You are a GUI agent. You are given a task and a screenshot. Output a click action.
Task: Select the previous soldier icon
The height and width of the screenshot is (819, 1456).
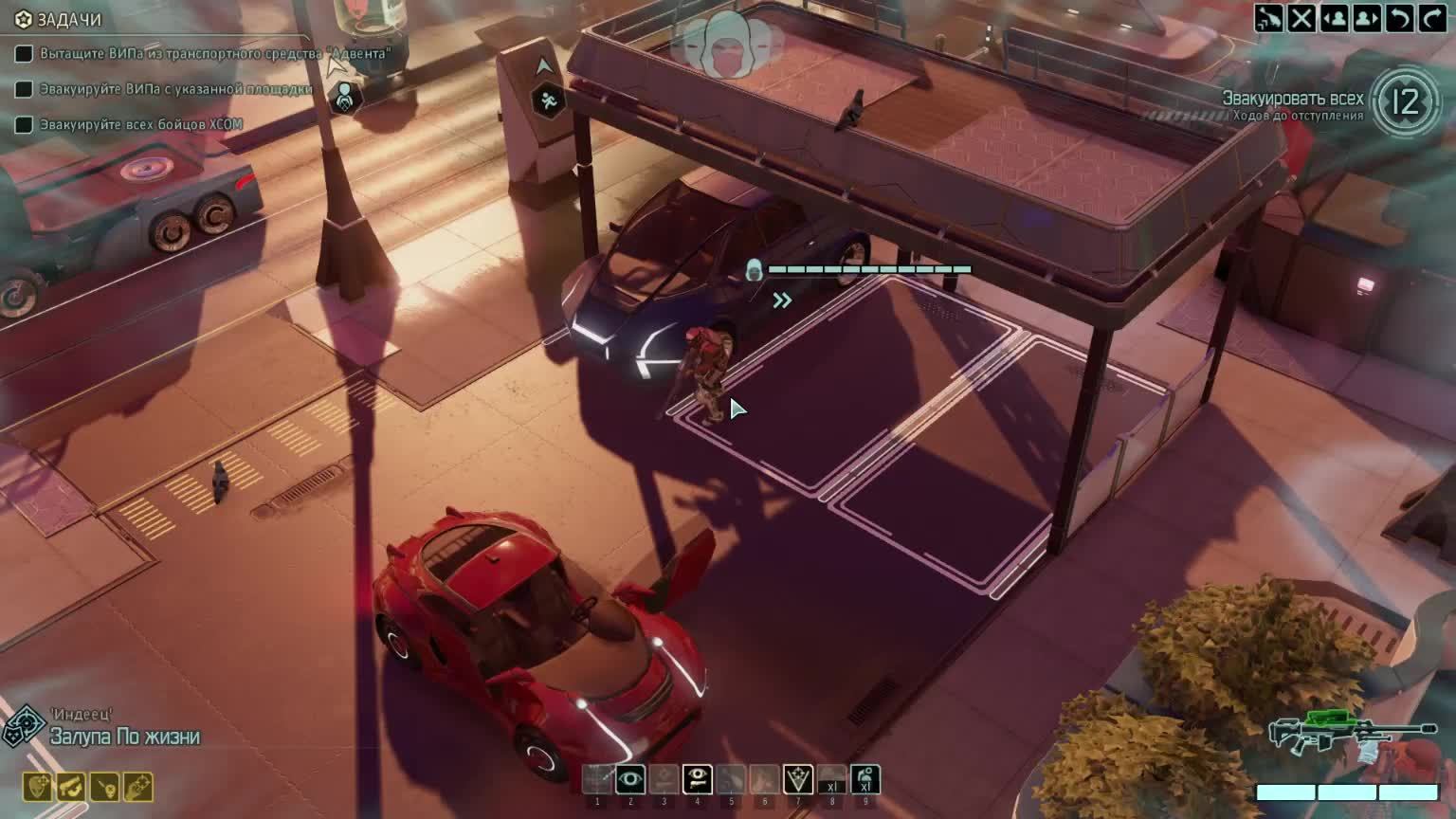click(1333, 16)
